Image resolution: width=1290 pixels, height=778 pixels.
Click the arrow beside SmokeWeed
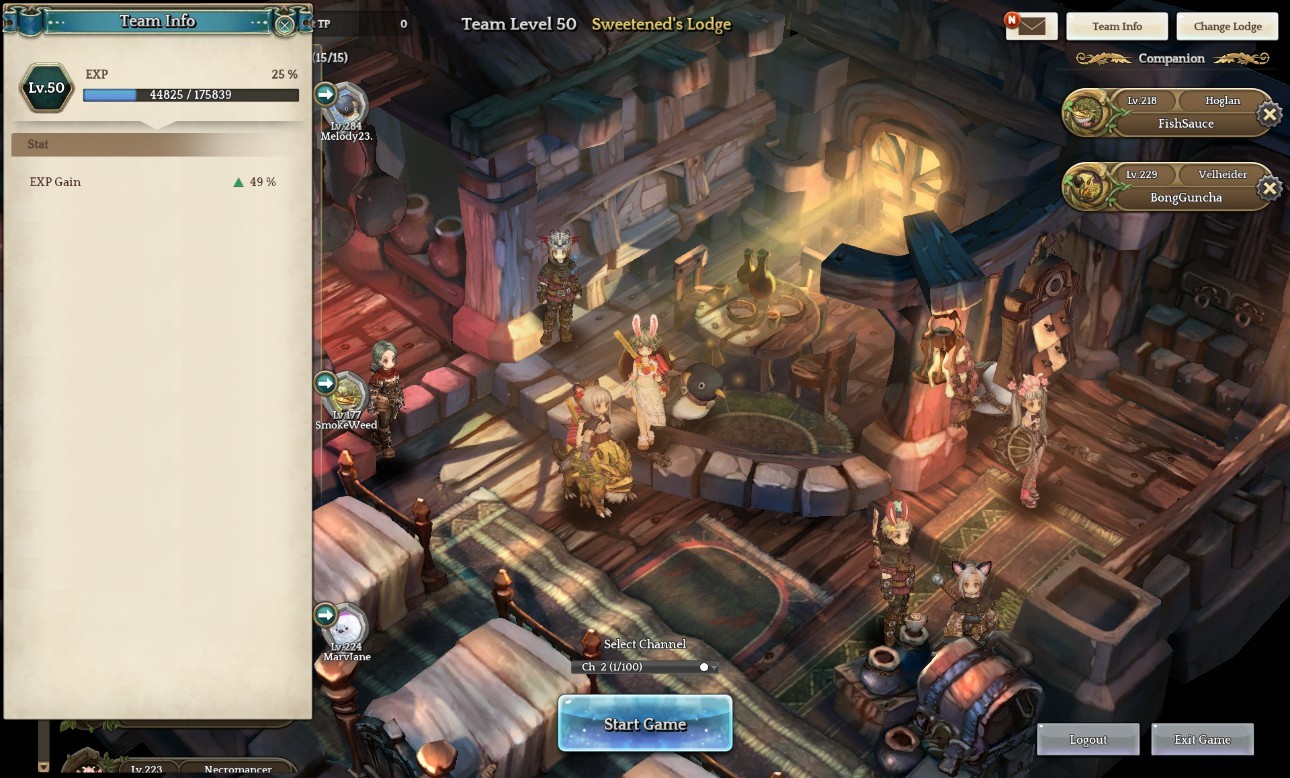click(x=326, y=383)
